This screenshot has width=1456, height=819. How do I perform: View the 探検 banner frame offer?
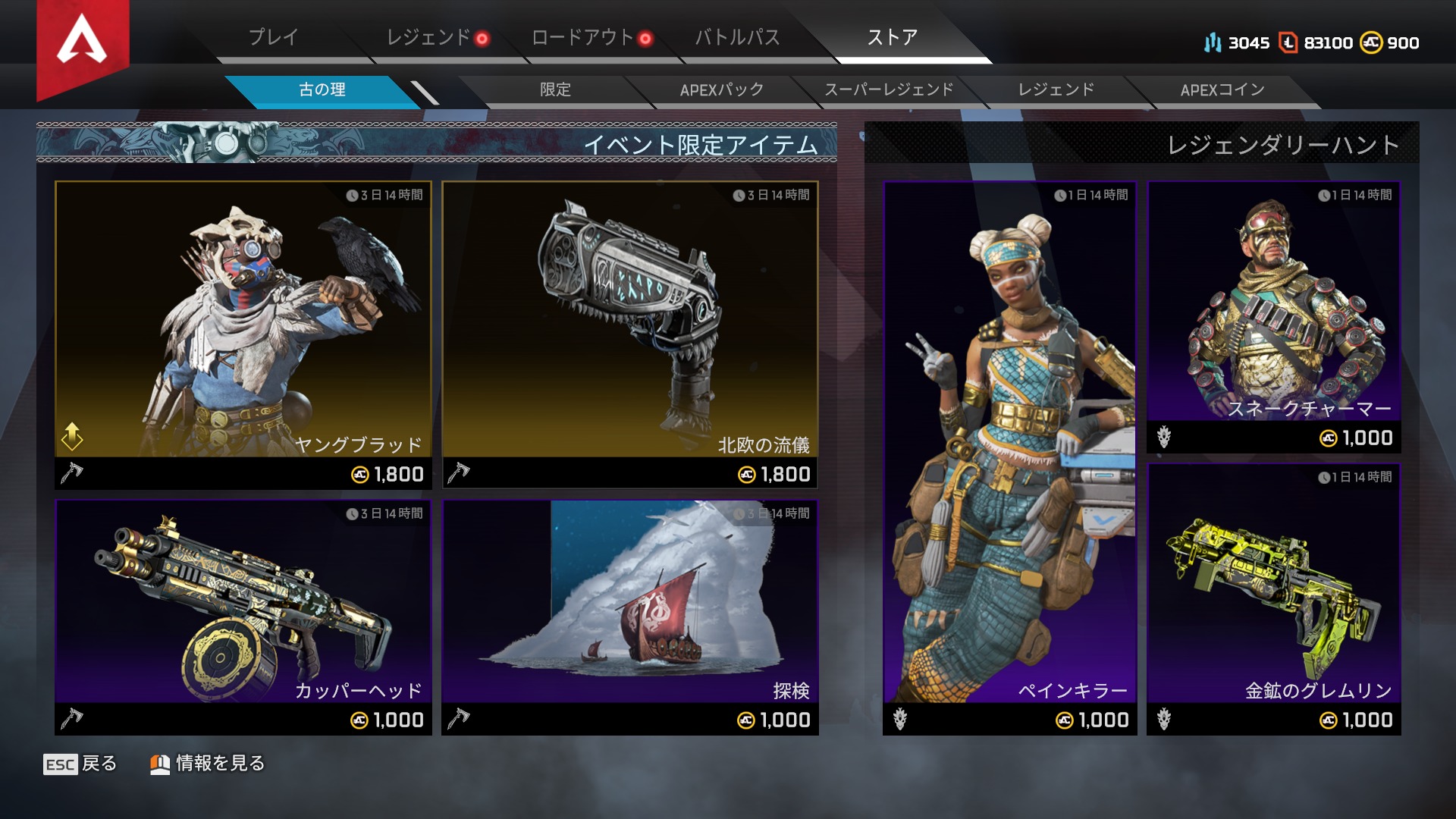coord(630,616)
